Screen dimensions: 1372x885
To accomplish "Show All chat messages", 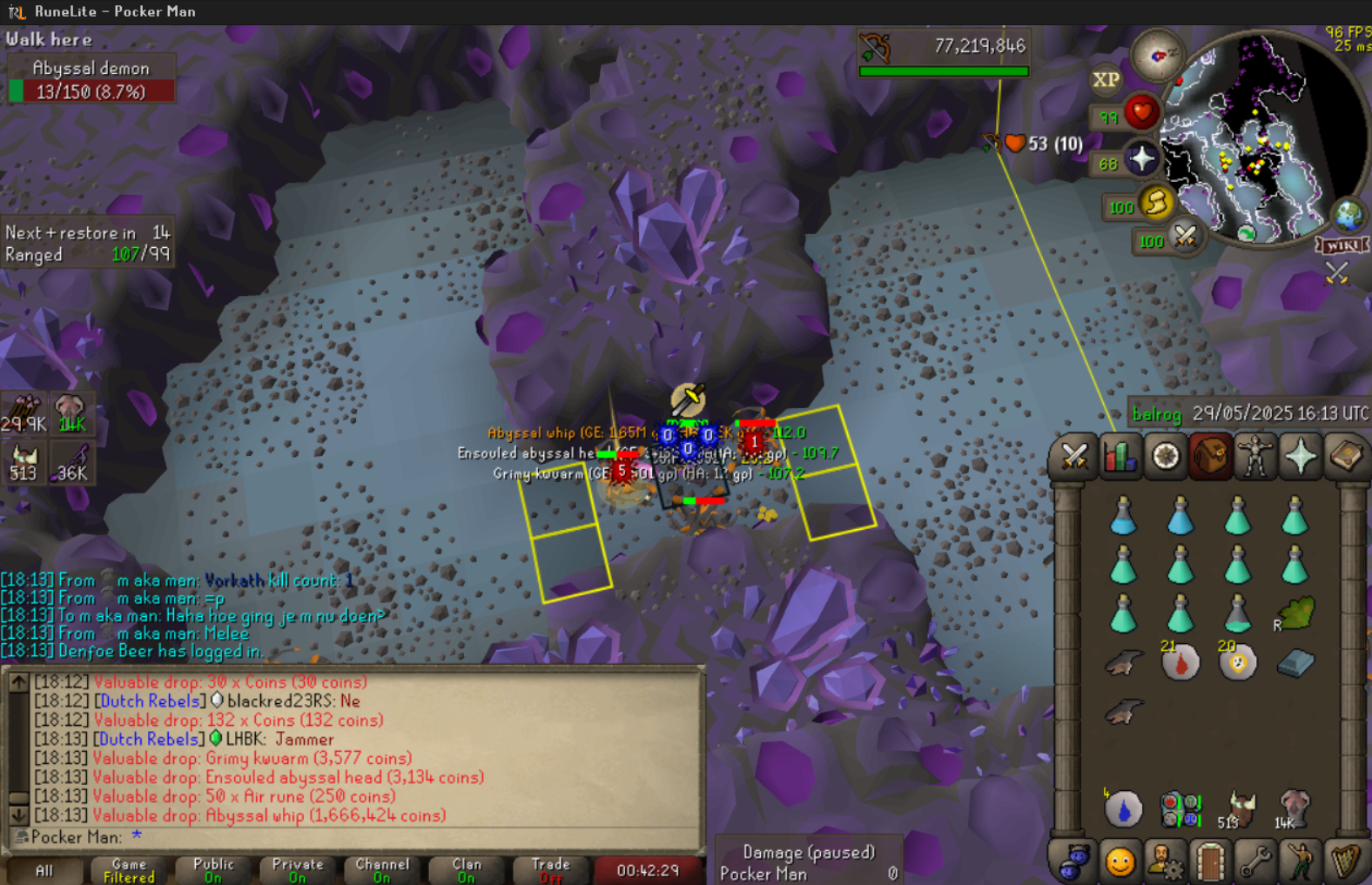I will click(44, 869).
